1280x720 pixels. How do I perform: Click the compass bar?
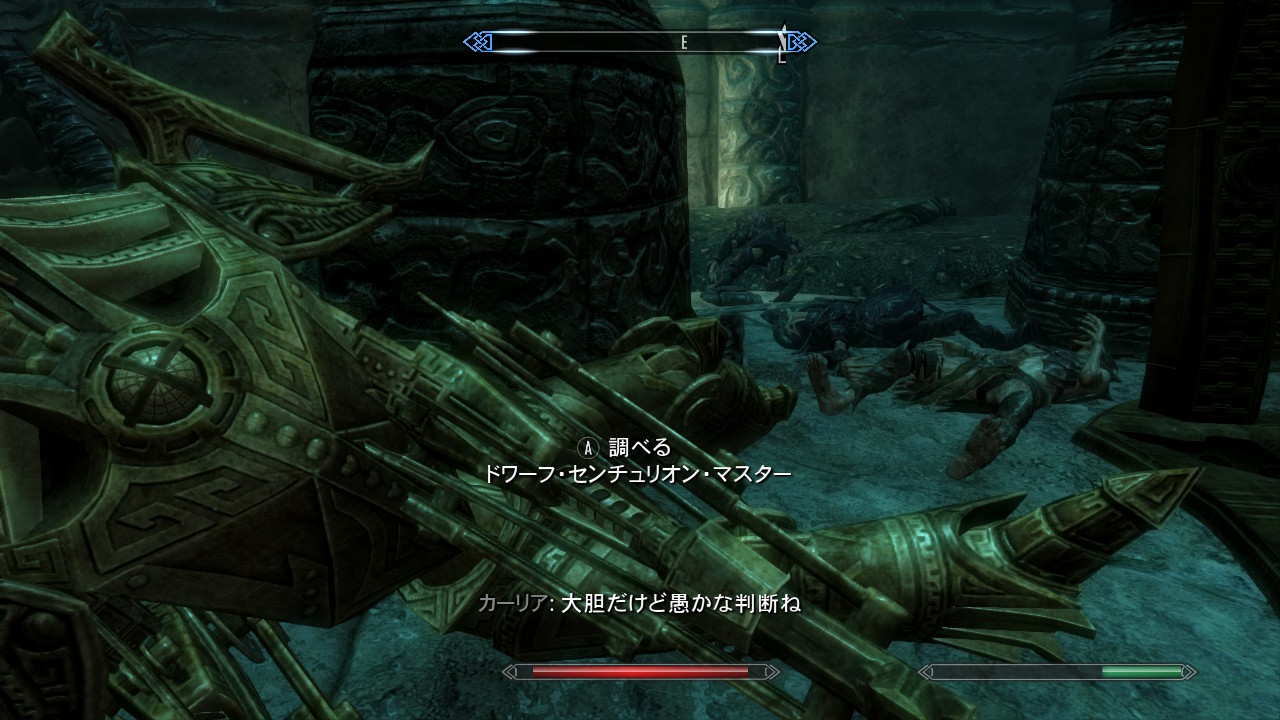tap(638, 42)
